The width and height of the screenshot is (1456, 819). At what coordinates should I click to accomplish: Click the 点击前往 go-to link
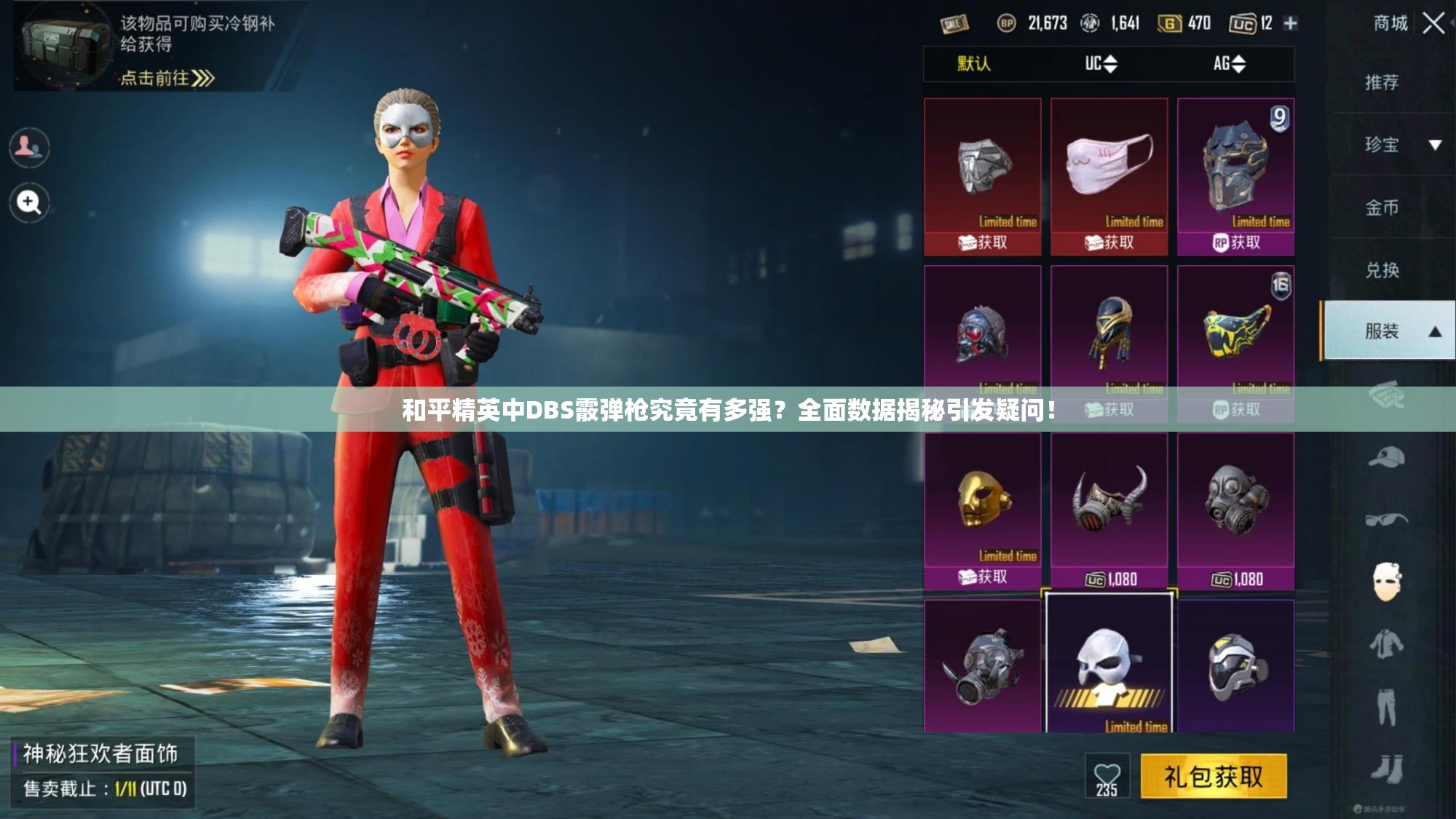pyautogui.click(x=167, y=78)
